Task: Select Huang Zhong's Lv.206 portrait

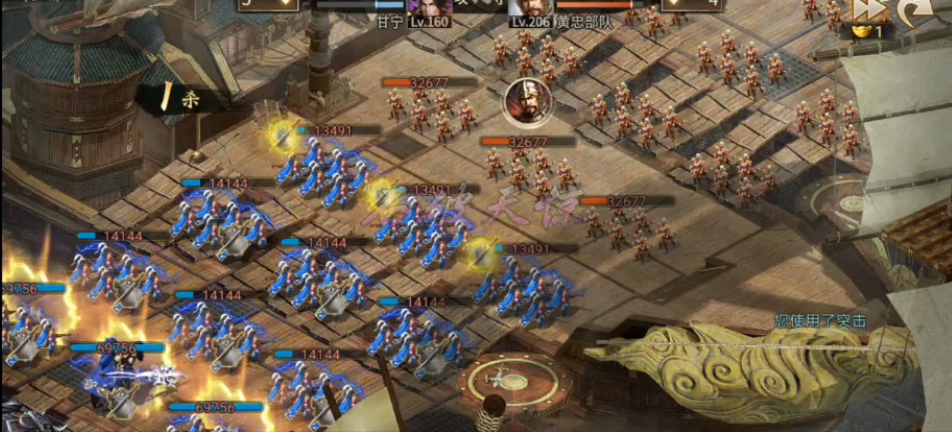Action: tap(531, 8)
